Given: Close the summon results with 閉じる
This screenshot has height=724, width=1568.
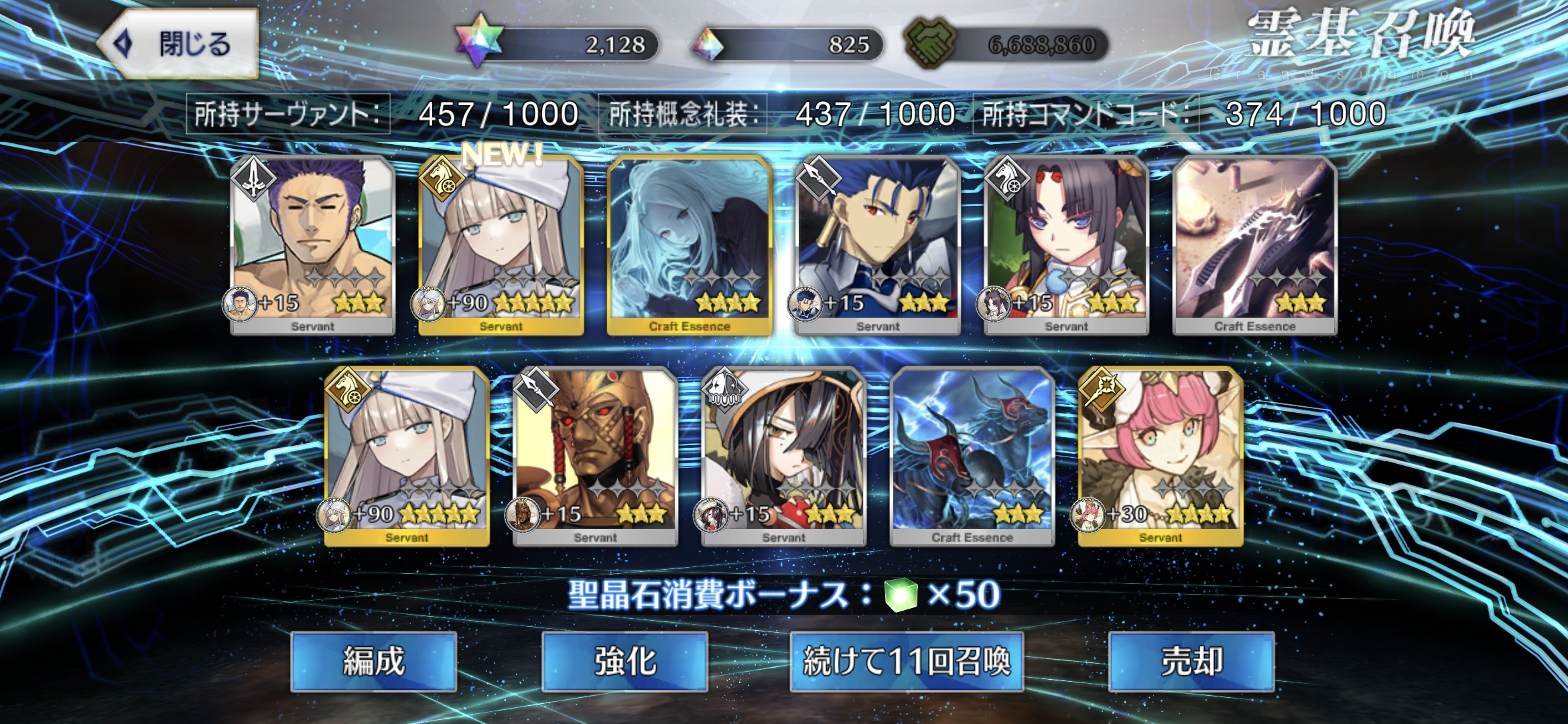Looking at the screenshot, I should tap(178, 44).
